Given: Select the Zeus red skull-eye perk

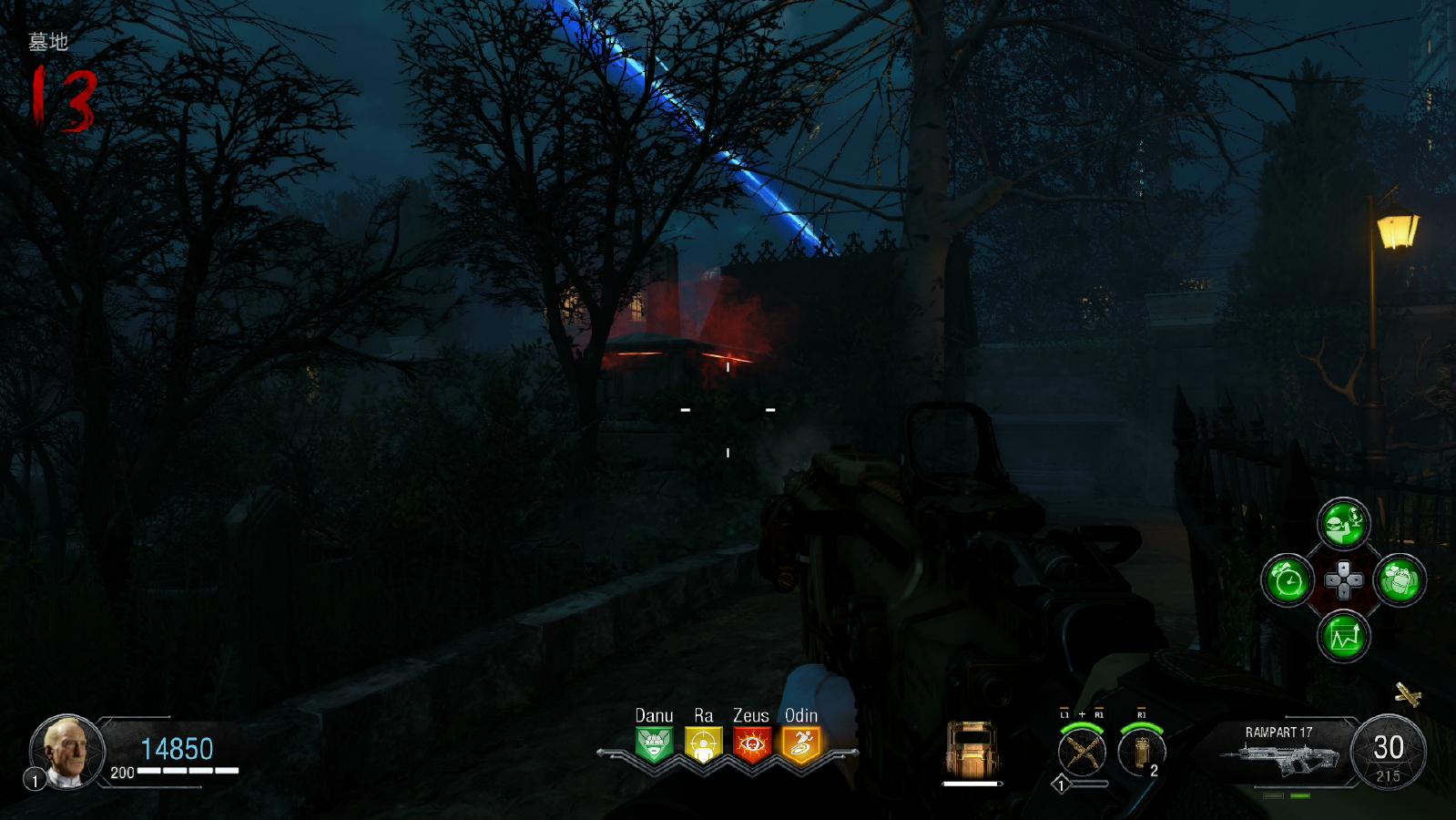Looking at the screenshot, I should coord(751,744).
